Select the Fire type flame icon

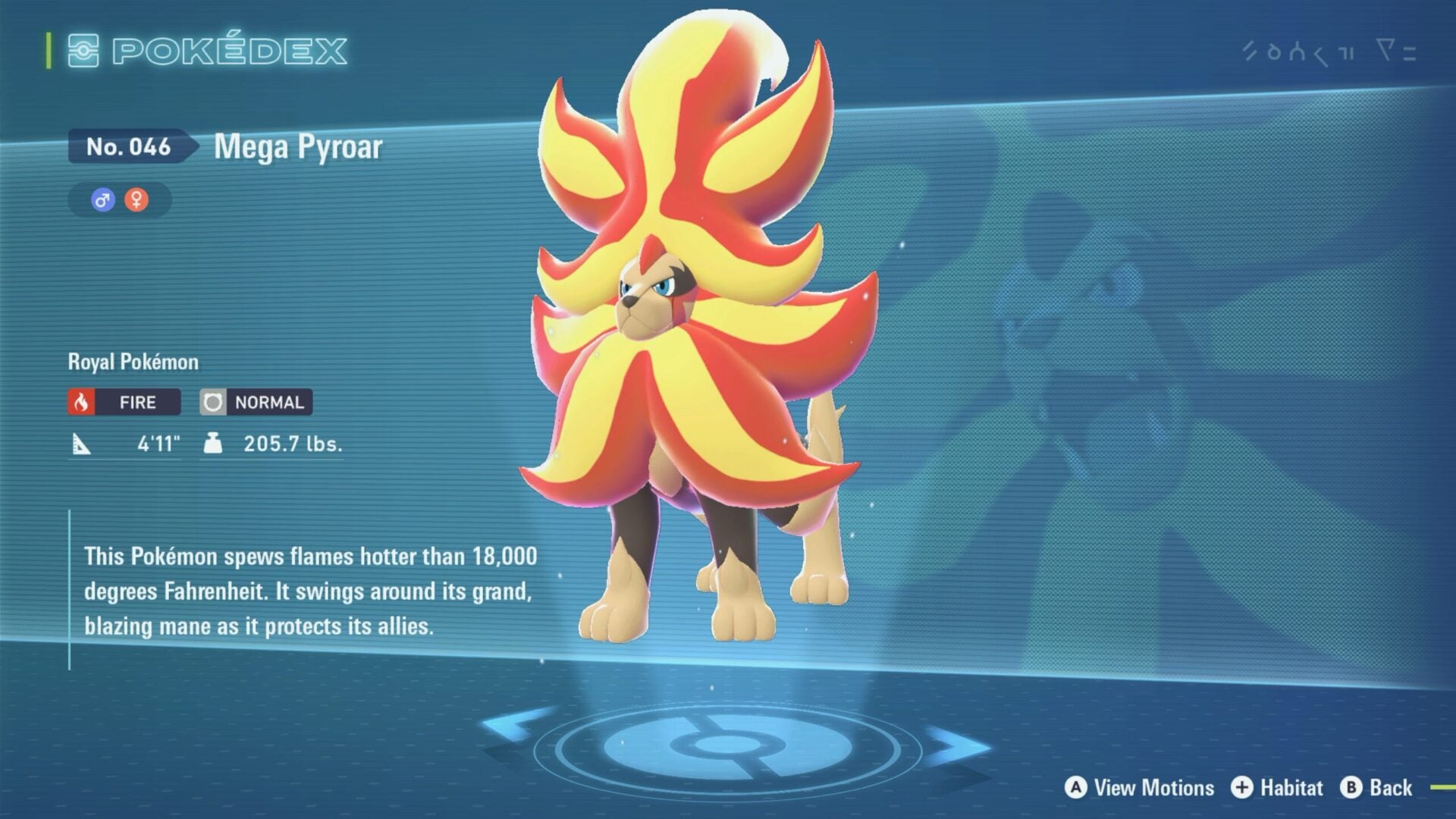pyautogui.click(x=82, y=402)
